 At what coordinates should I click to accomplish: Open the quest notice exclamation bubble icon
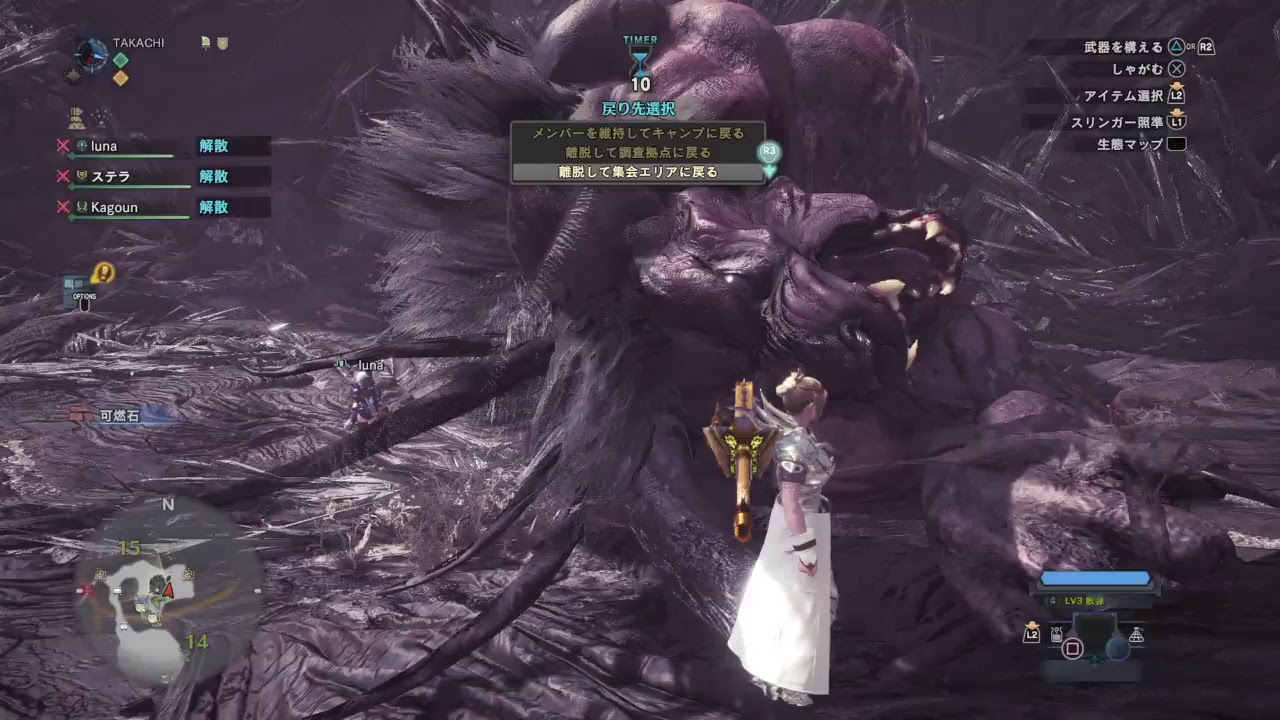point(104,272)
